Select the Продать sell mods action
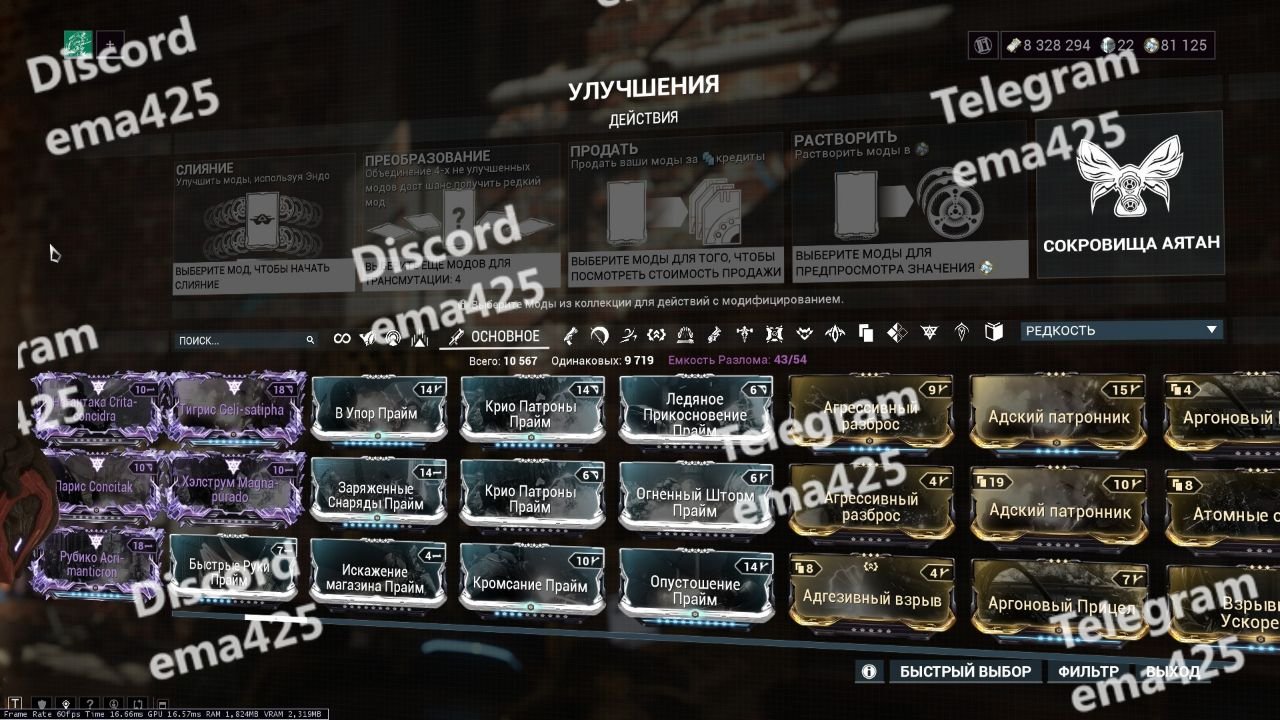The height and width of the screenshot is (720, 1280). (675, 212)
